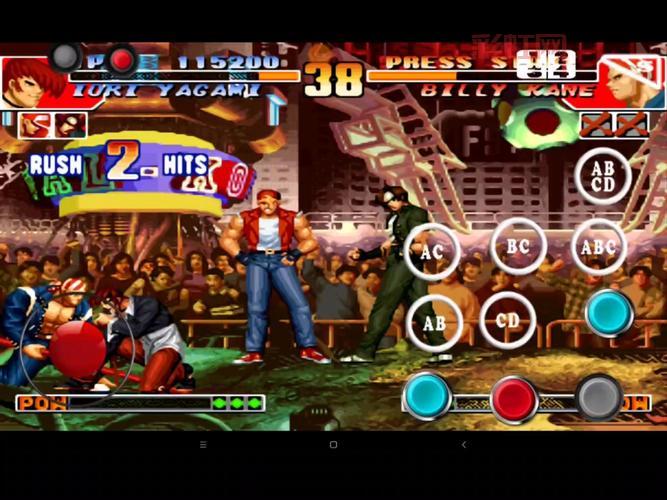Tap the BC combo button
This screenshot has width=667, height=500.
(518, 245)
